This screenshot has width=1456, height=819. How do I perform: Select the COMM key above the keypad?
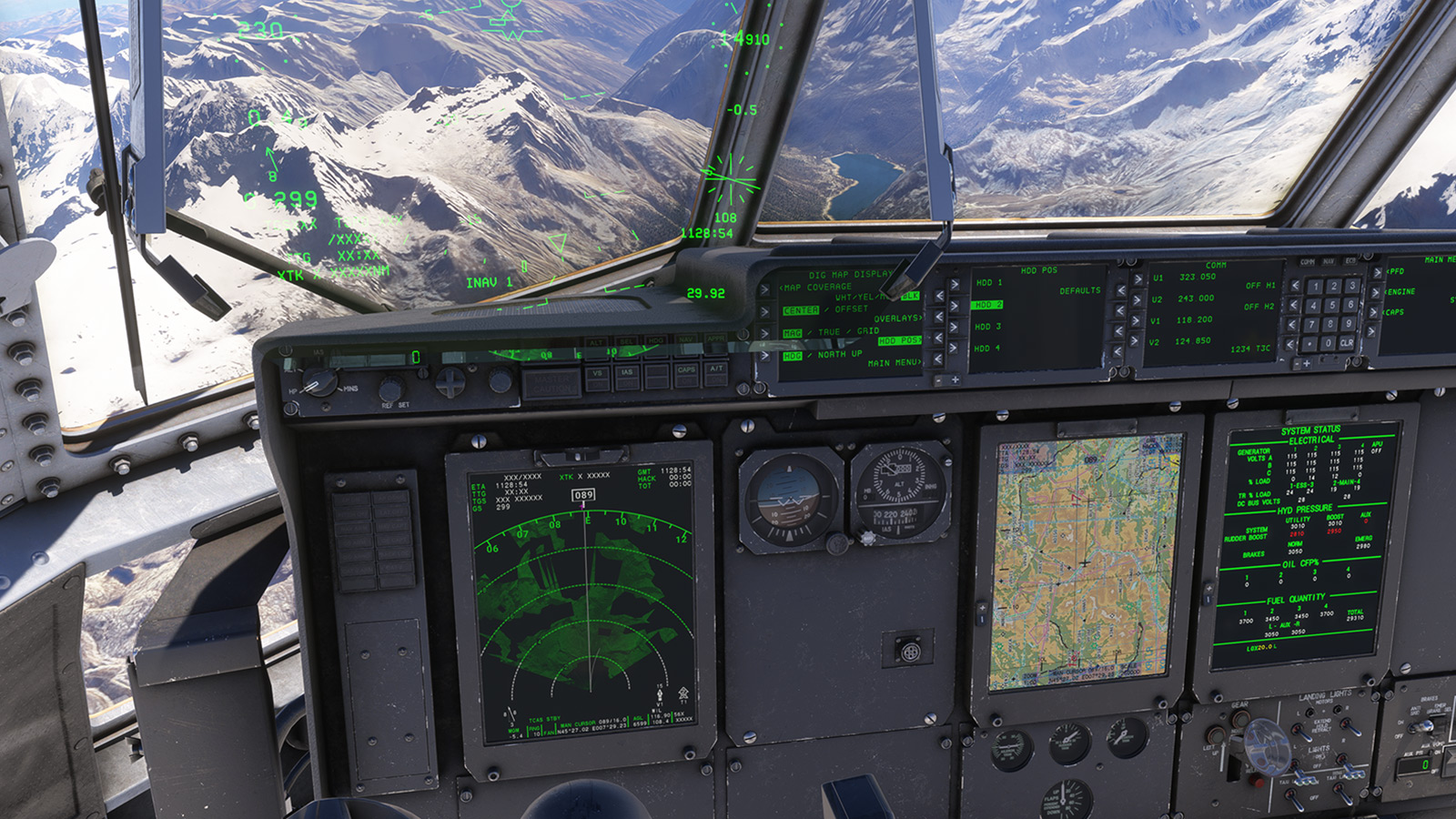point(1308,262)
